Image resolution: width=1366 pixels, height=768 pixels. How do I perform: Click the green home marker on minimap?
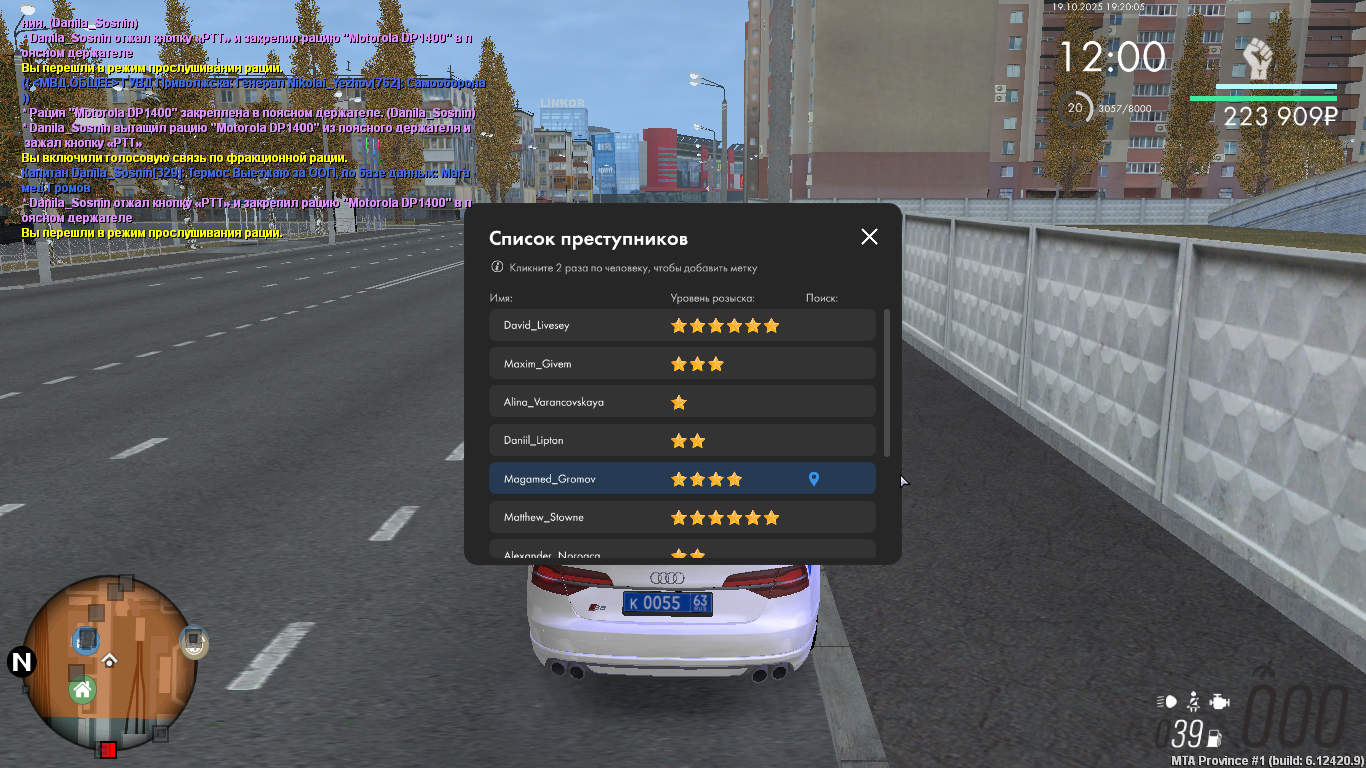[x=82, y=689]
